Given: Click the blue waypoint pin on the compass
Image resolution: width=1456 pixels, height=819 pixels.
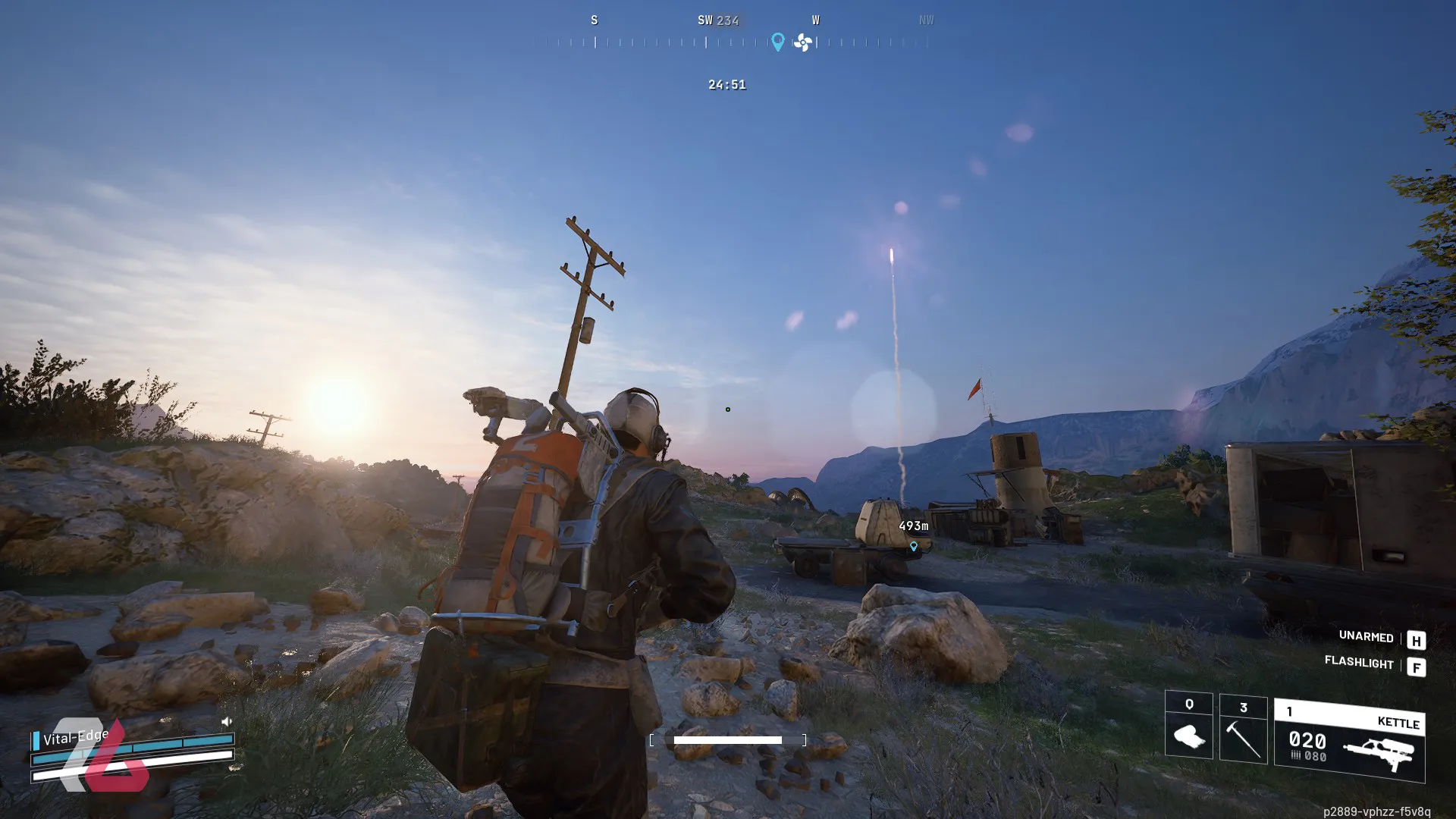Looking at the screenshot, I should [777, 42].
